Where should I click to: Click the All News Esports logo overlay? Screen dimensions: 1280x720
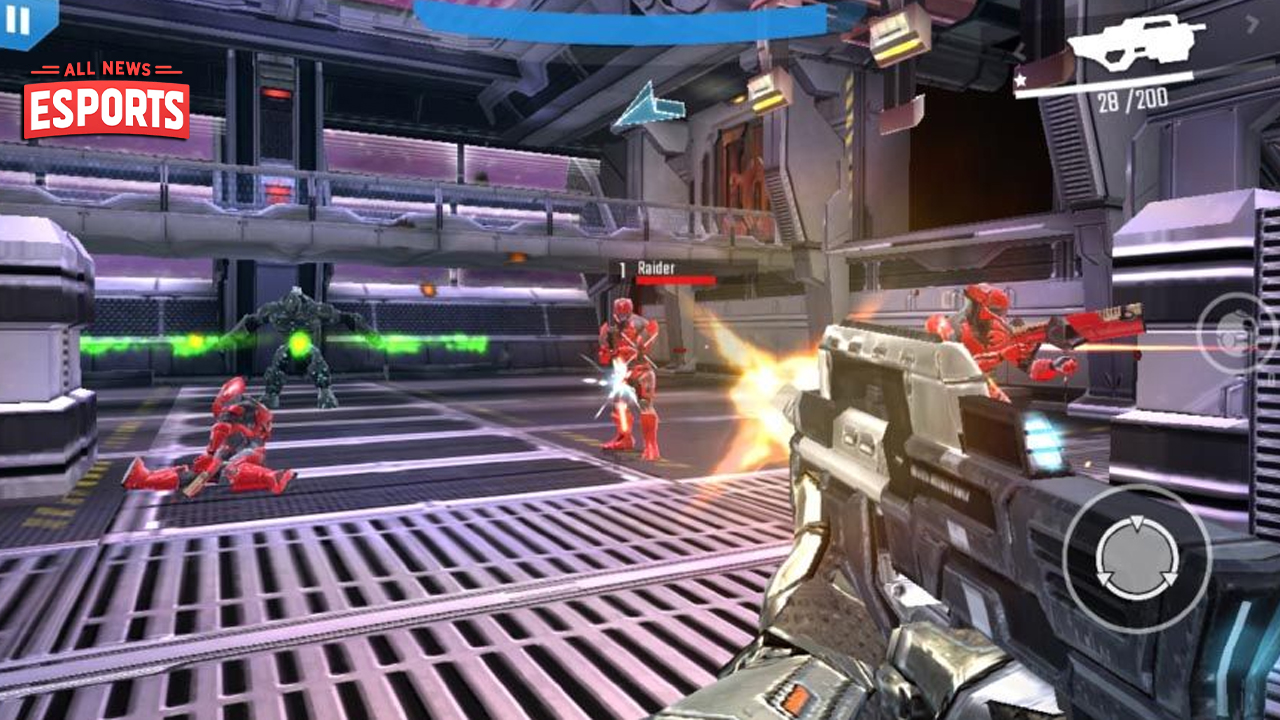click(106, 101)
